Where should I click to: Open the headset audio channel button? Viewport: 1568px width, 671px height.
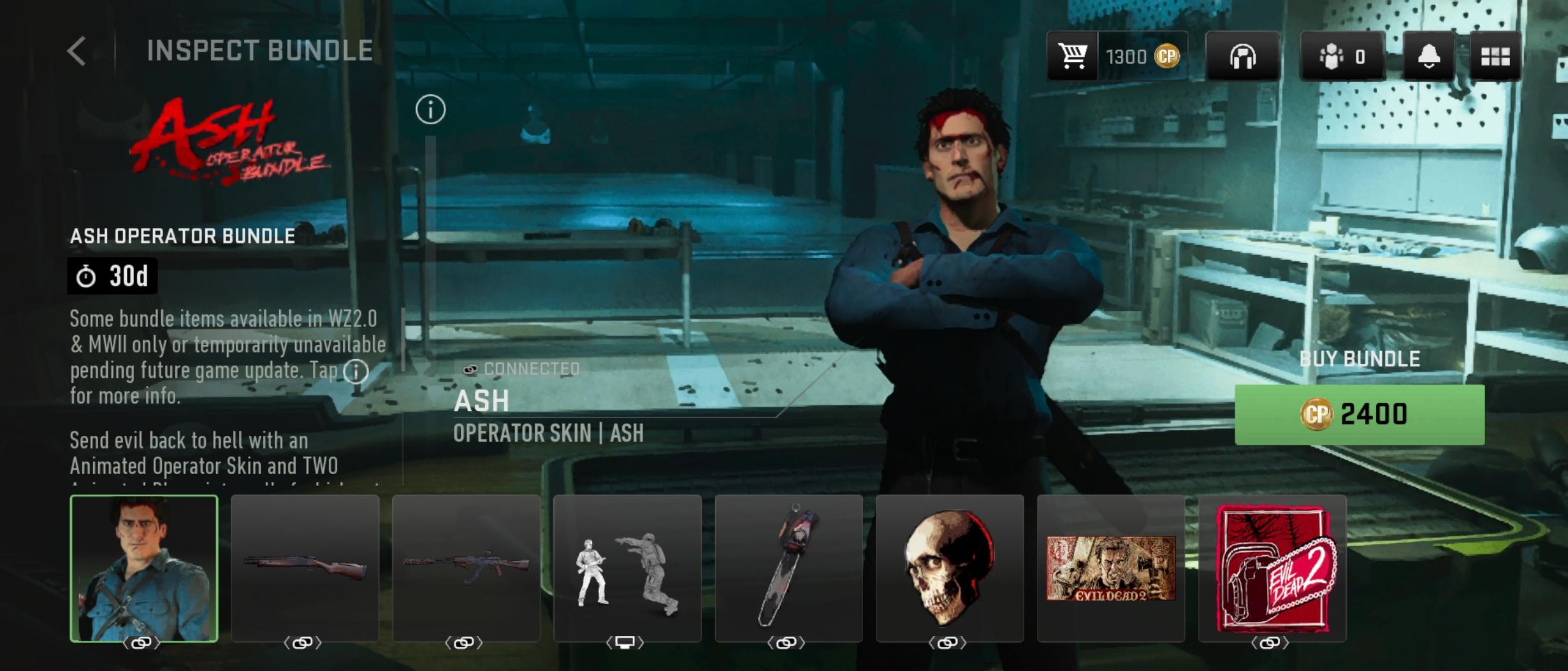coord(1242,56)
